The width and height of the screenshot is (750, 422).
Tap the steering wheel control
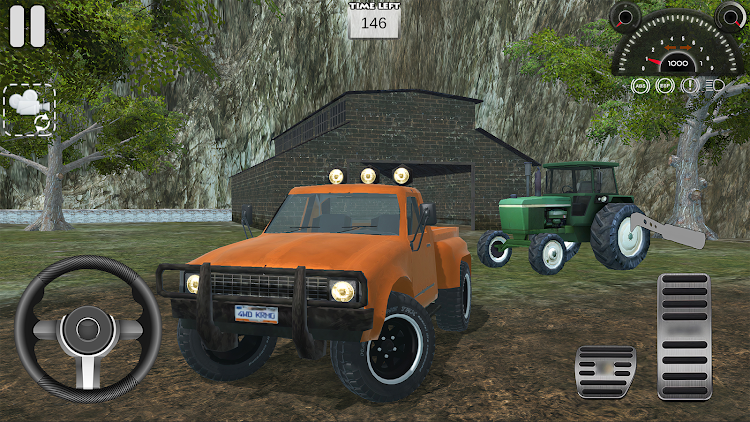pyautogui.click(x=87, y=329)
